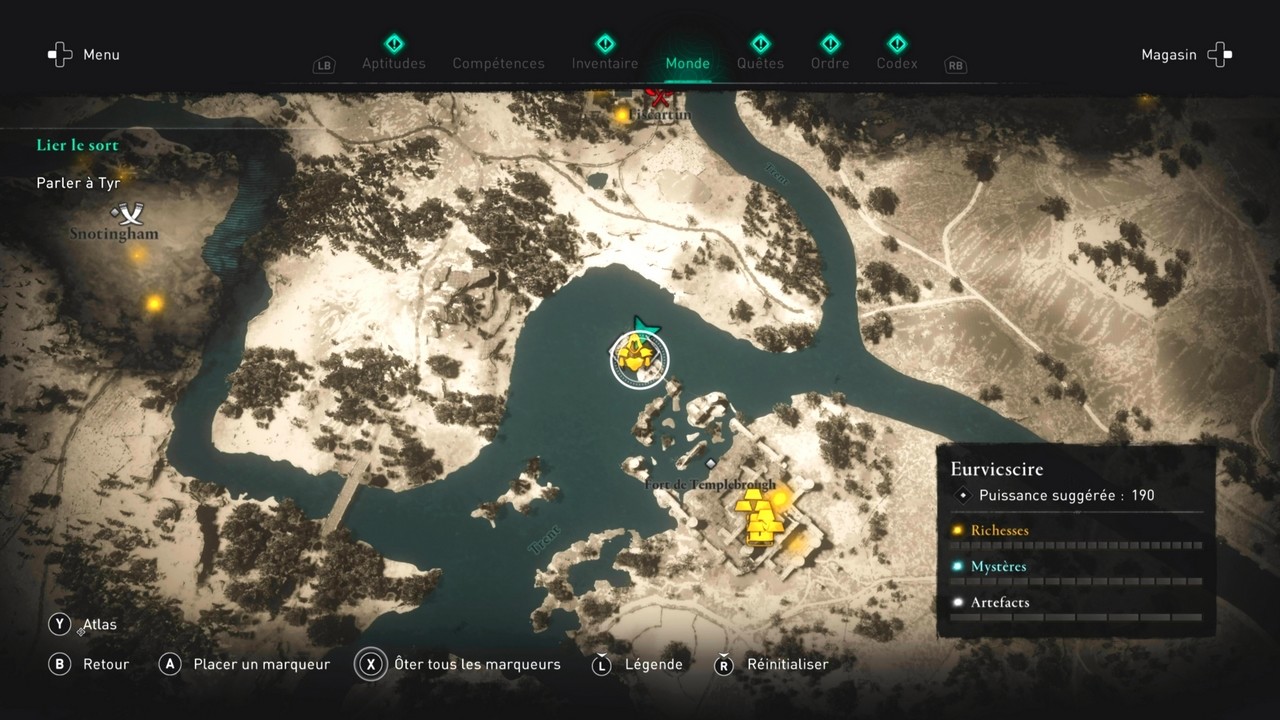Image resolution: width=1280 pixels, height=720 pixels.
Task: Toggle the teal Mystères filter dot
Action: coord(957,566)
